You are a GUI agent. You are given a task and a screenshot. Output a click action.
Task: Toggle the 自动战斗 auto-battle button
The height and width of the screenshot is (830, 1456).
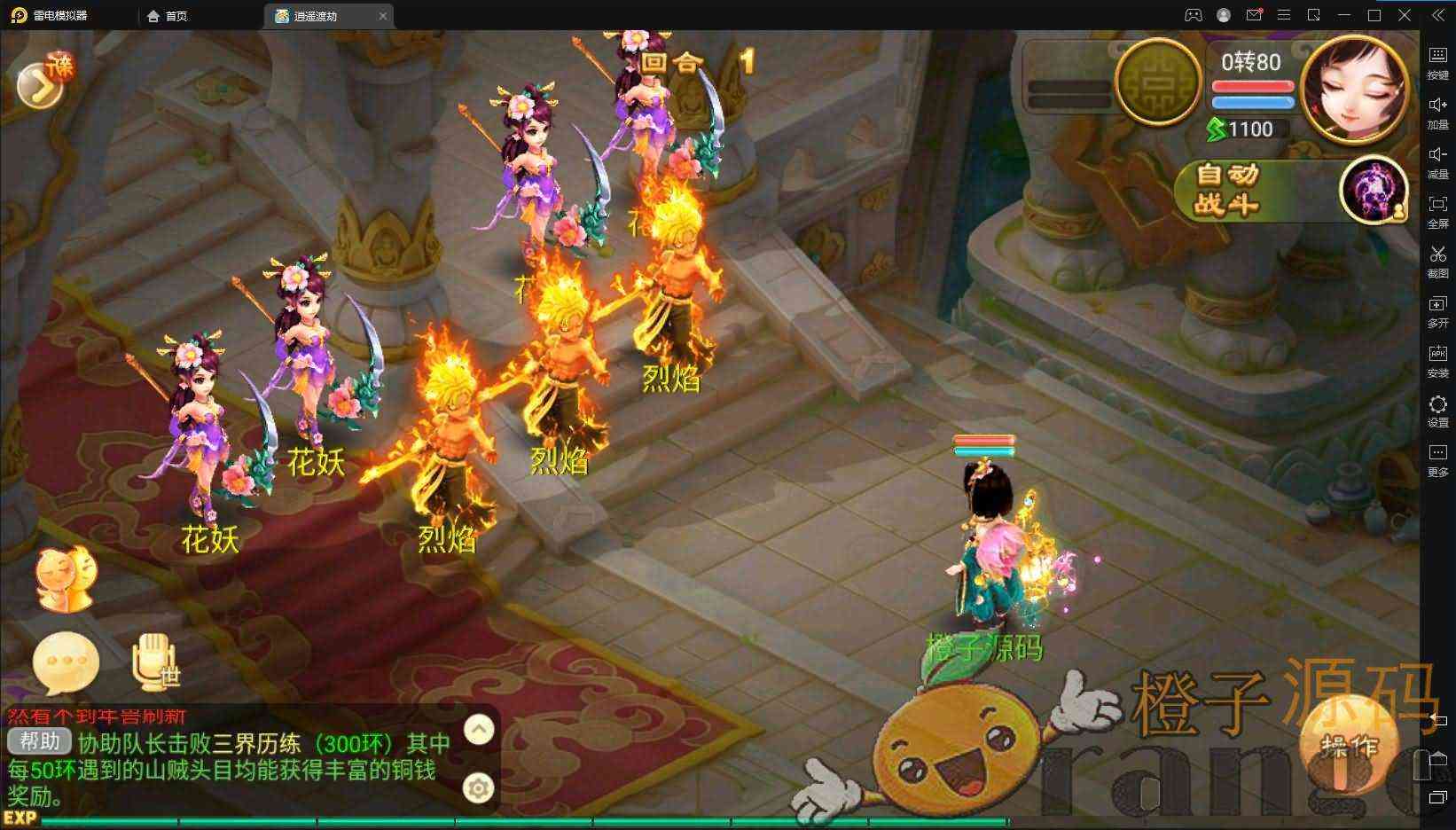[1228, 191]
